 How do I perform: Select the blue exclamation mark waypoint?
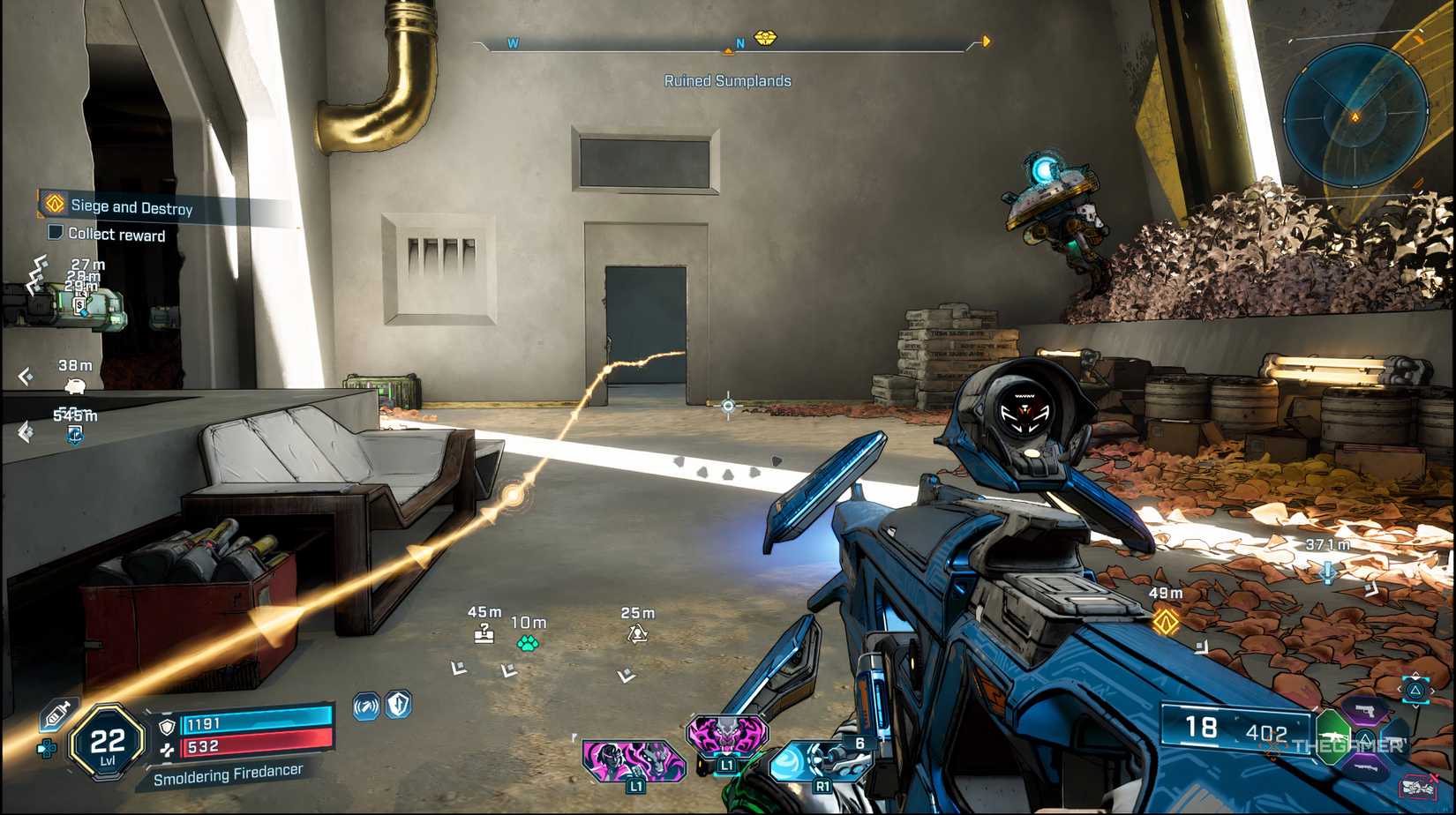[x=1328, y=572]
